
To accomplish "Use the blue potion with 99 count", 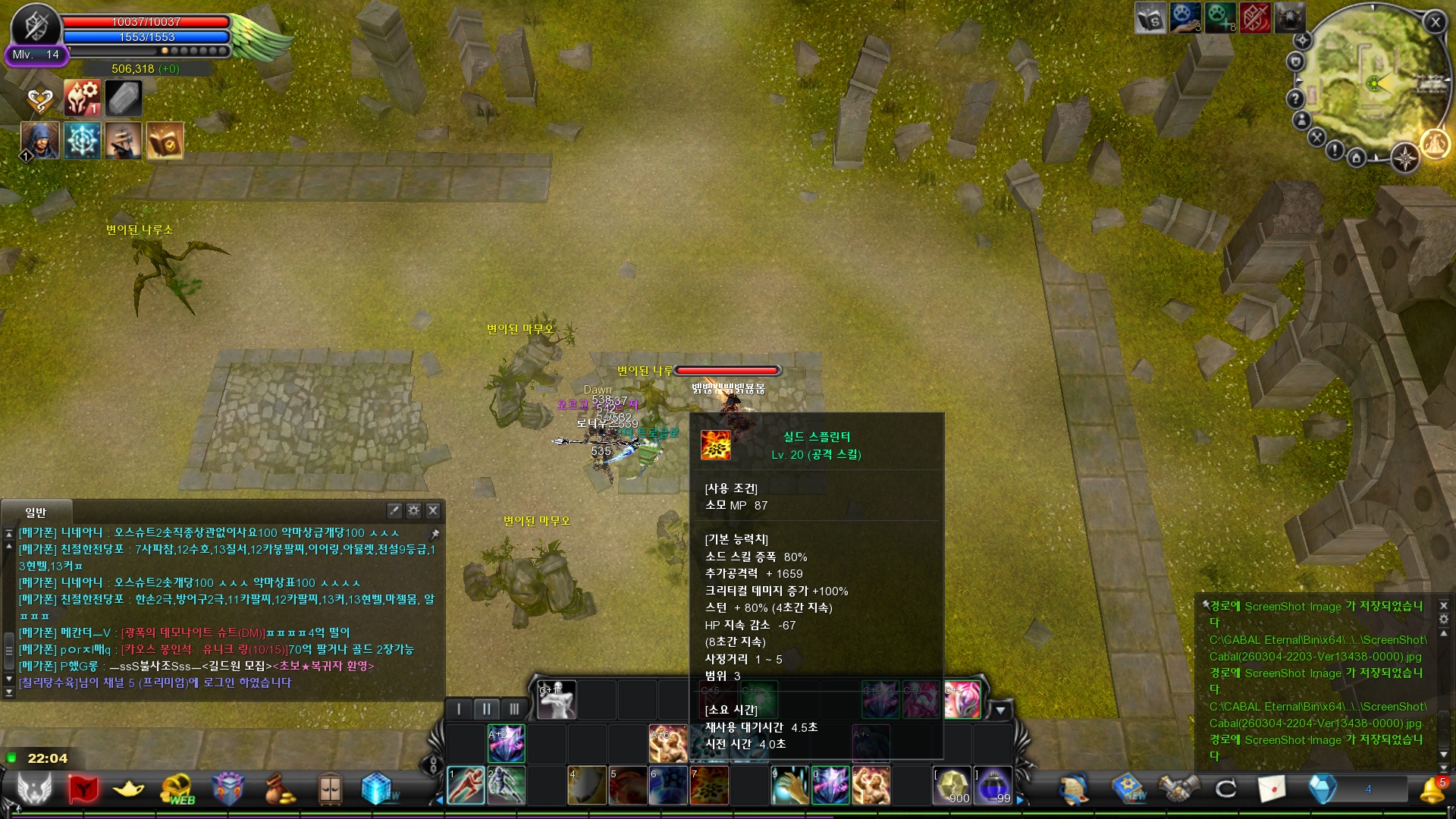I will pos(993,786).
